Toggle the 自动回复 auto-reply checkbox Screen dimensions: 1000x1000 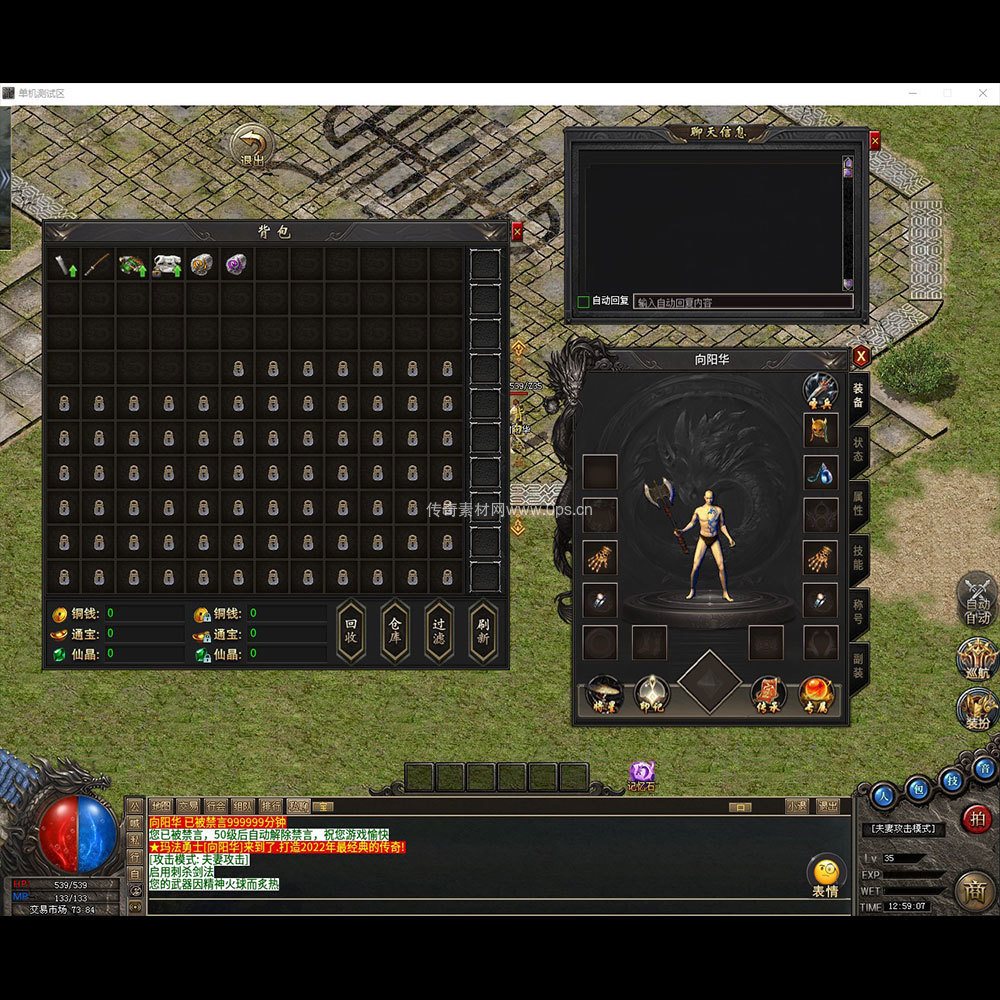pyautogui.click(x=584, y=301)
